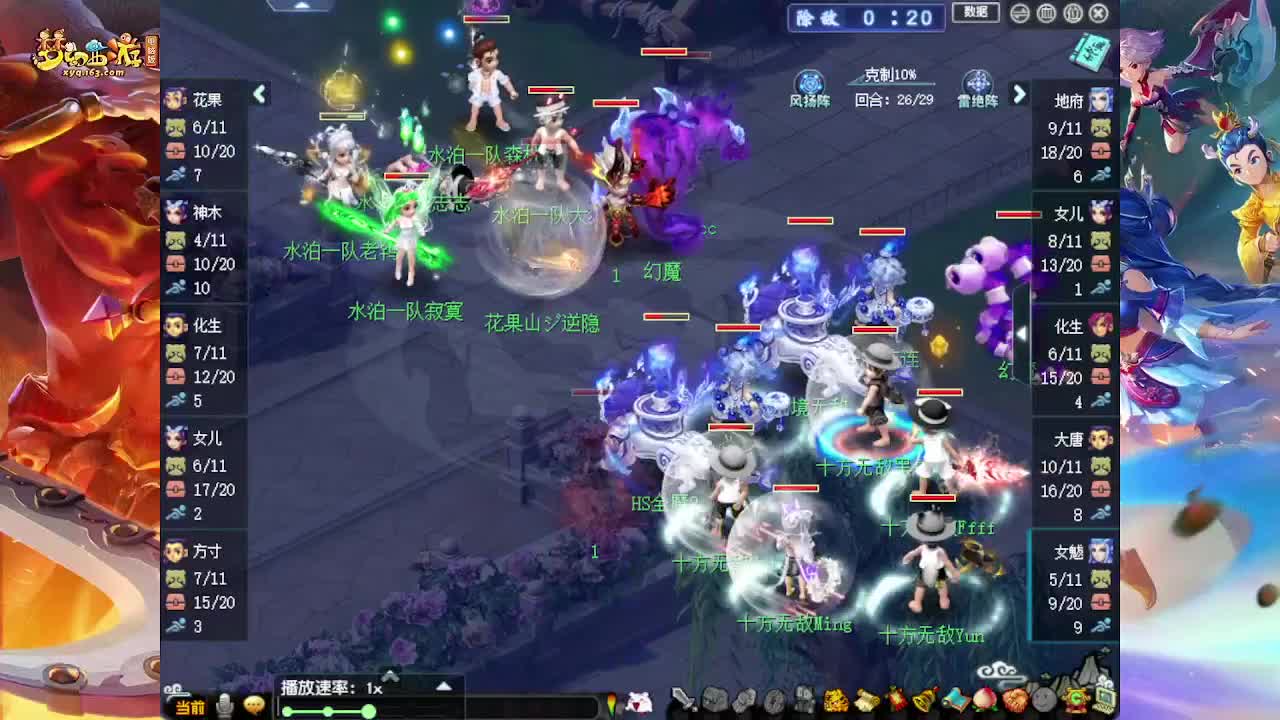Collapse left team panel with left chevron

[x=259, y=92]
